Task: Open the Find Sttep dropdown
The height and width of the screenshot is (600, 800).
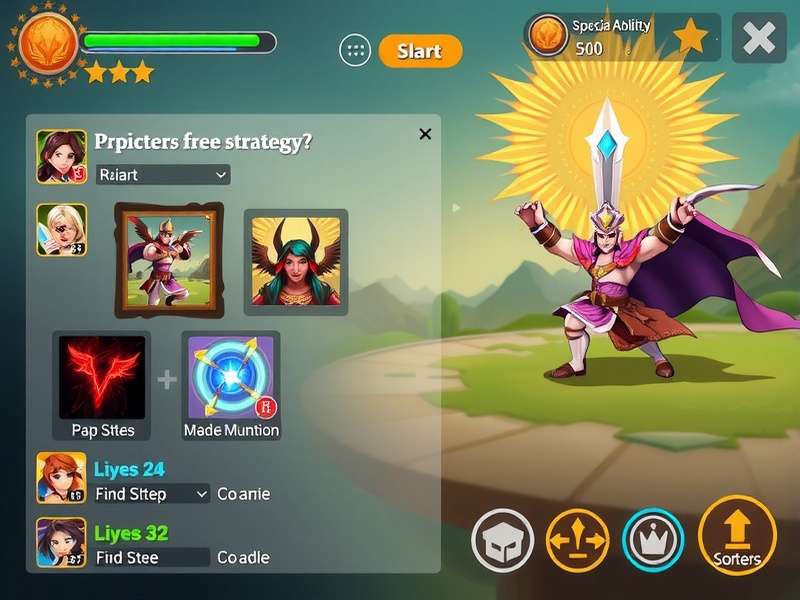Action: click(152, 494)
